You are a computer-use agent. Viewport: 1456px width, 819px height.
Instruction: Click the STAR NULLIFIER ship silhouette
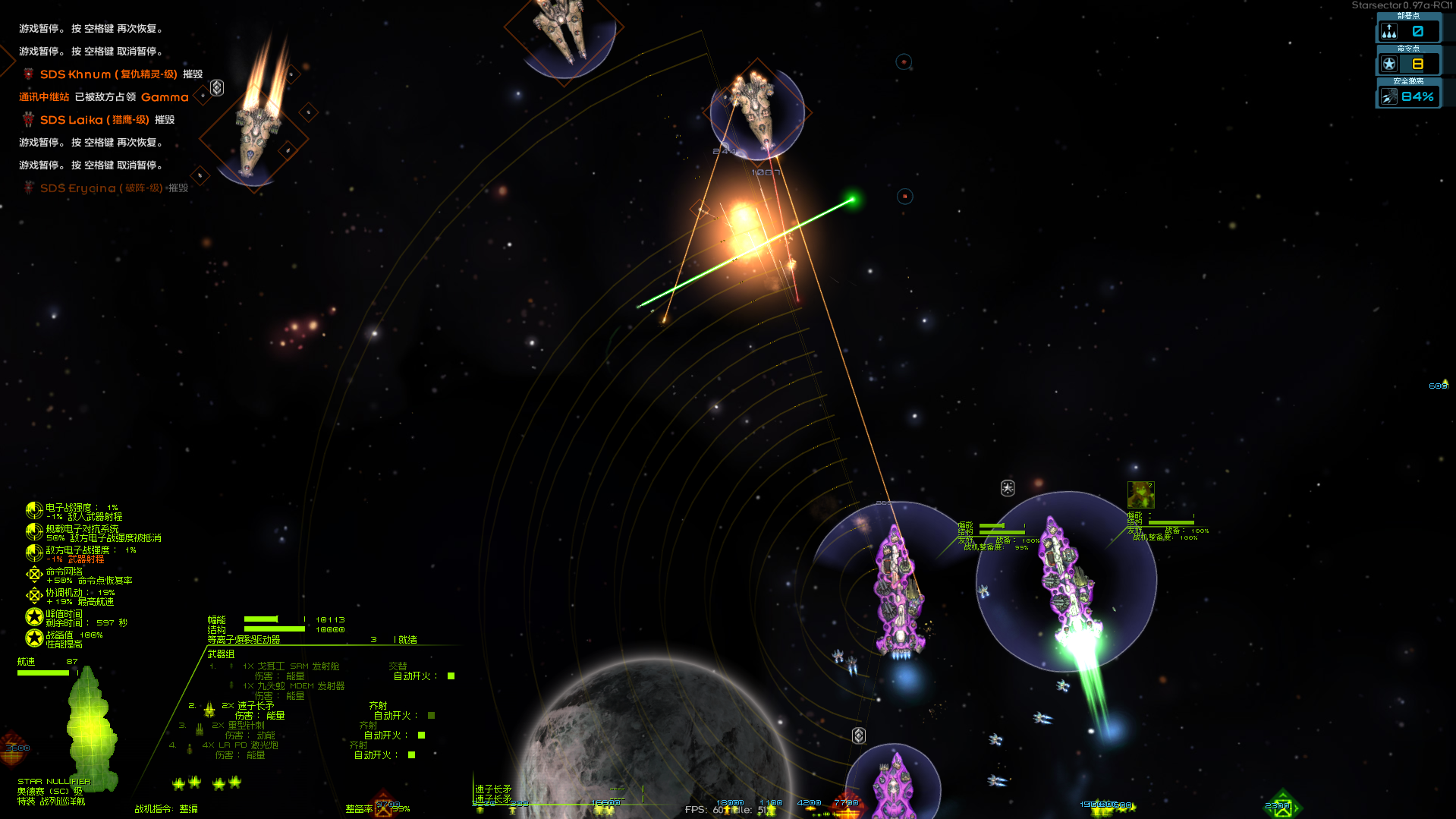point(91,729)
